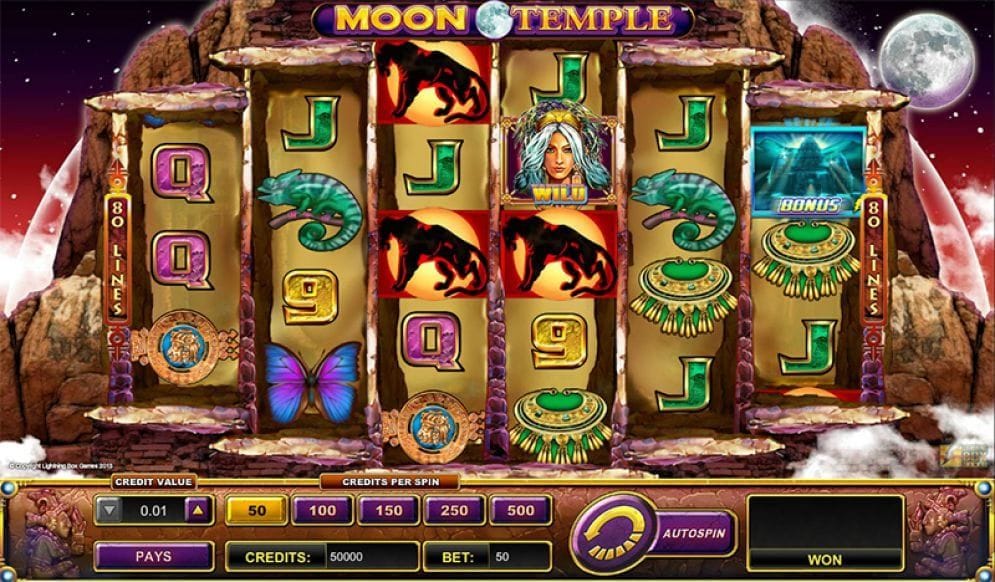Viewport: 995px width, 582px height.
Task: Activate Autospin
Action: [695, 533]
